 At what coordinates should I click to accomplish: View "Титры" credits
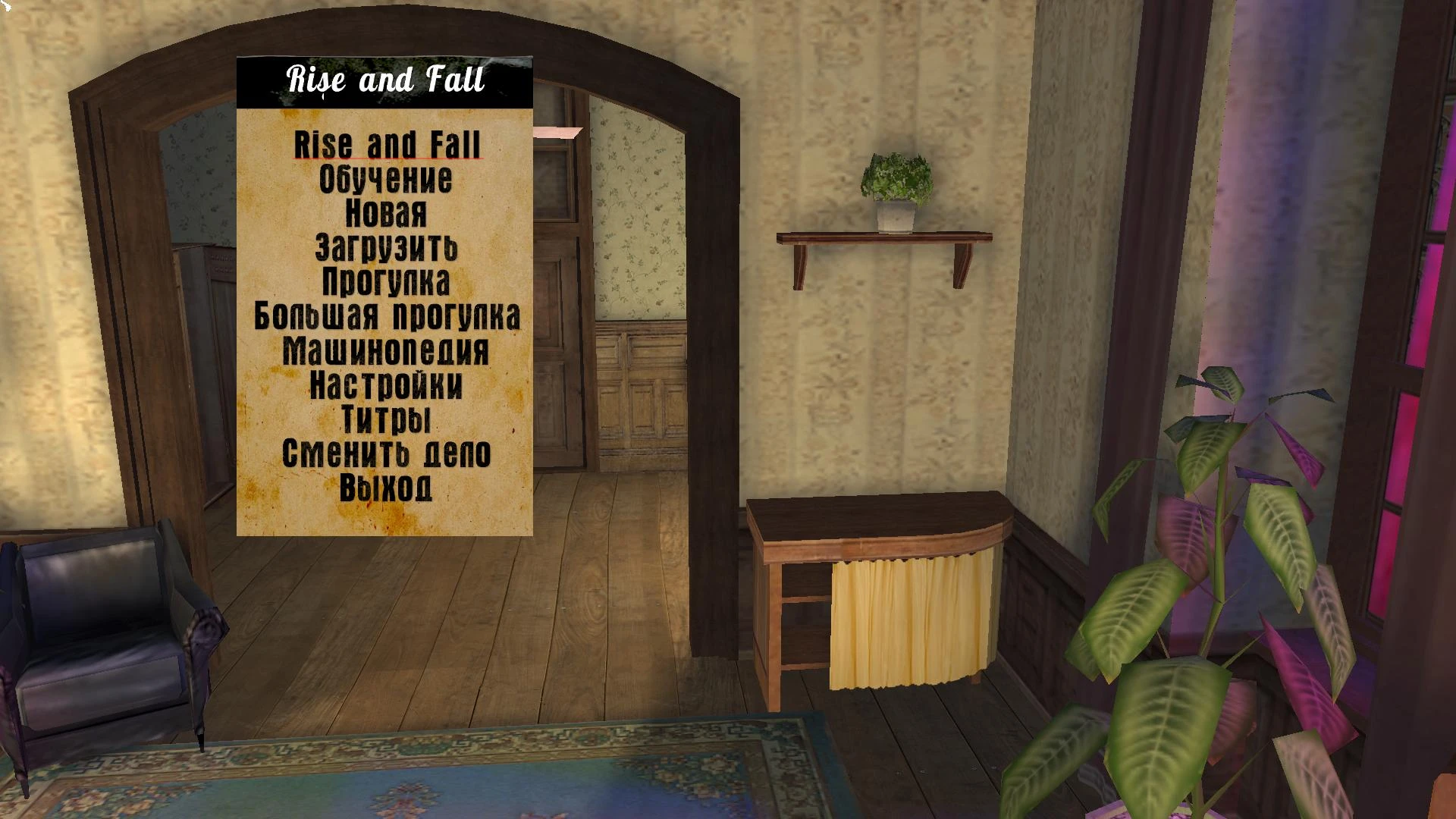click(x=386, y=419)
